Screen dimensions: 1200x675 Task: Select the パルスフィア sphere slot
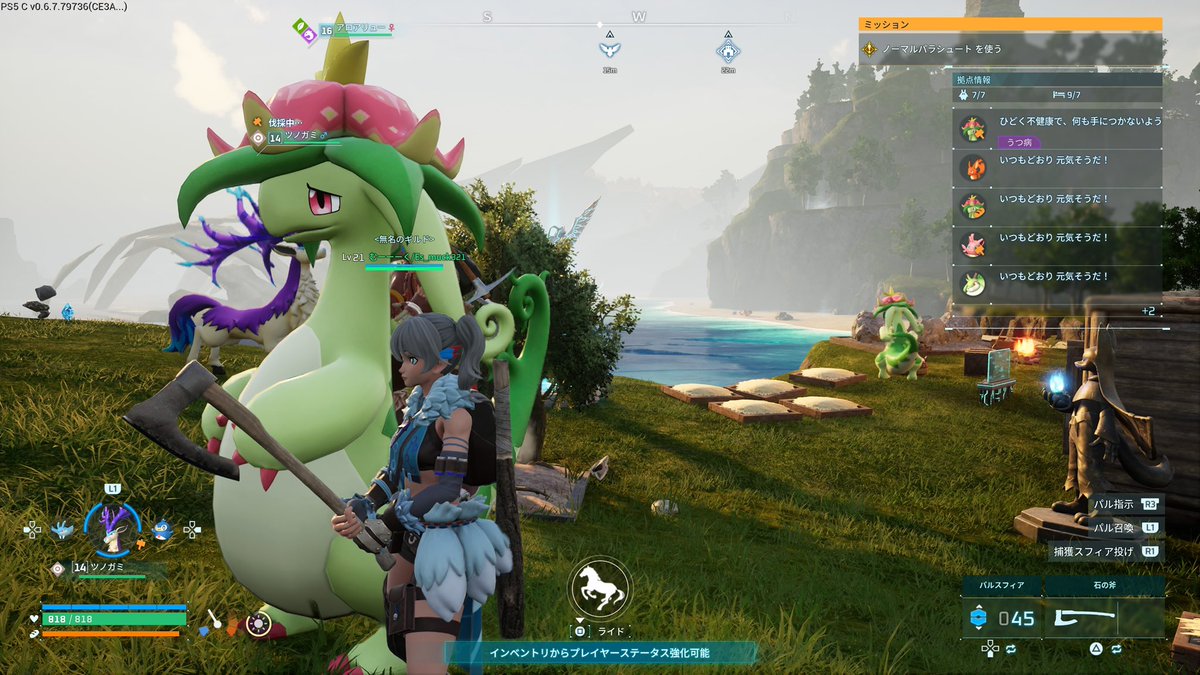pos(1002,618)
